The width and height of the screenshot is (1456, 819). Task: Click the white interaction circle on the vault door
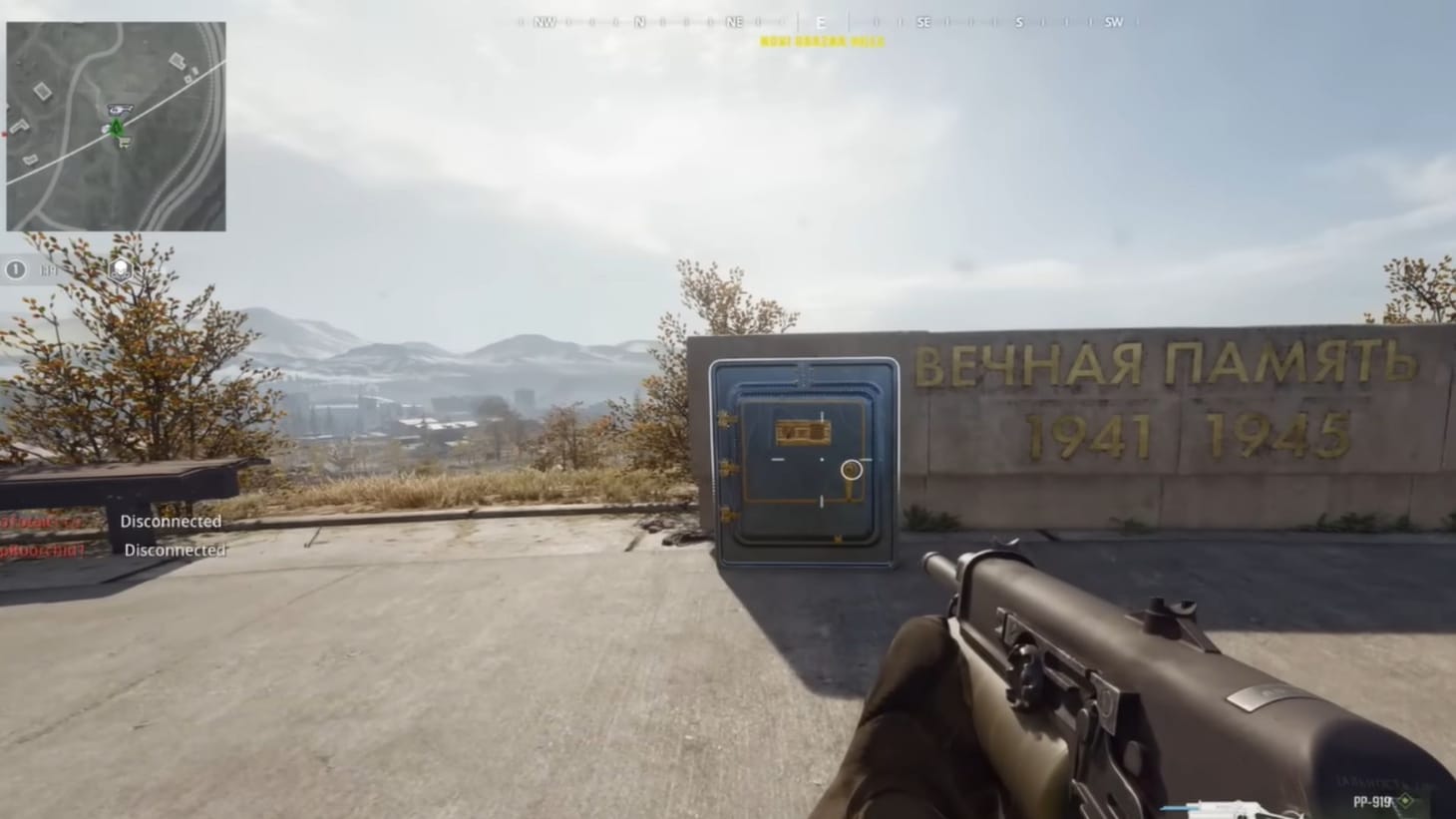(x=851, y=469)
